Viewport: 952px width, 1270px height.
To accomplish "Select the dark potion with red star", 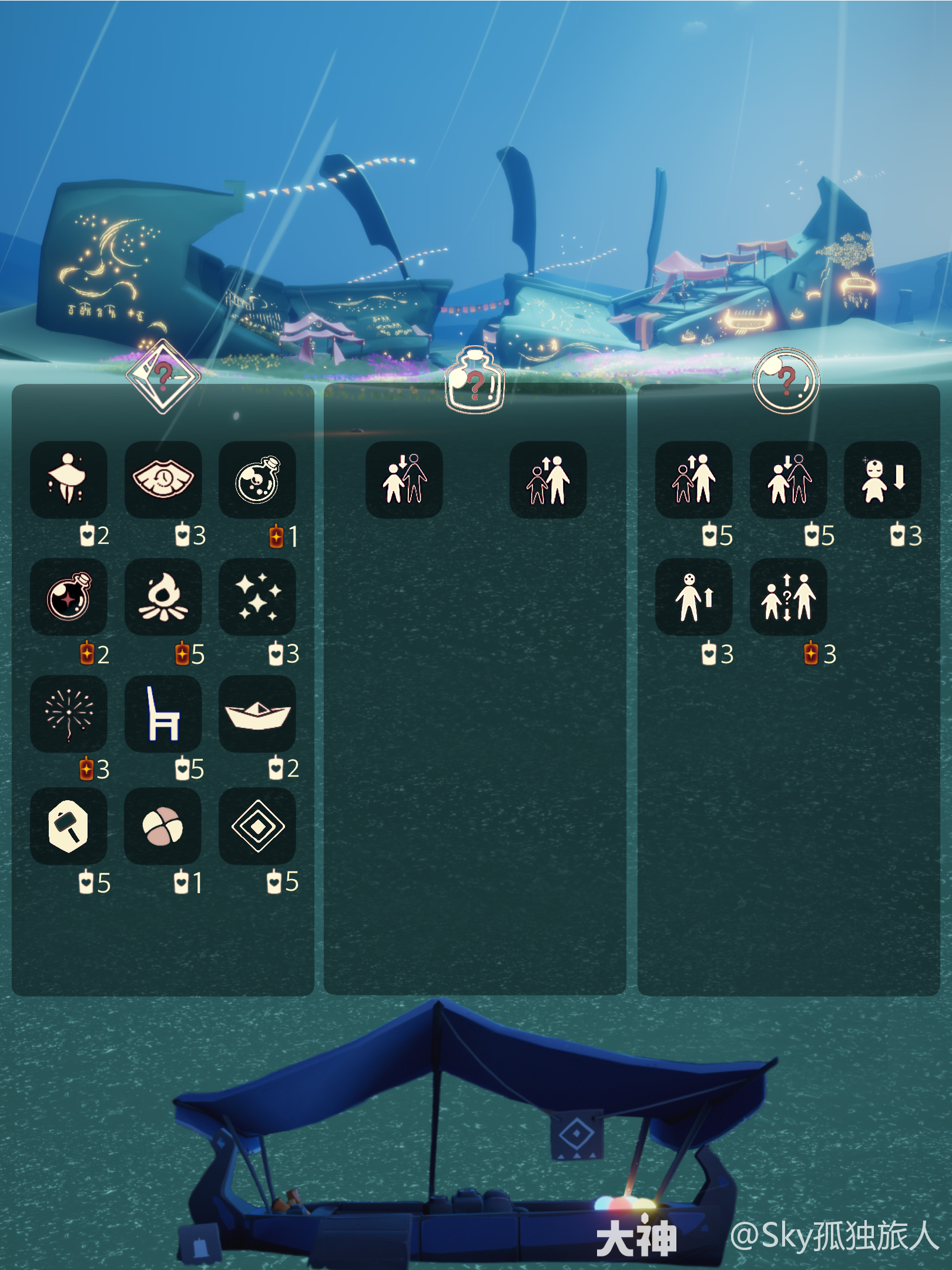I will click(68, 596).
